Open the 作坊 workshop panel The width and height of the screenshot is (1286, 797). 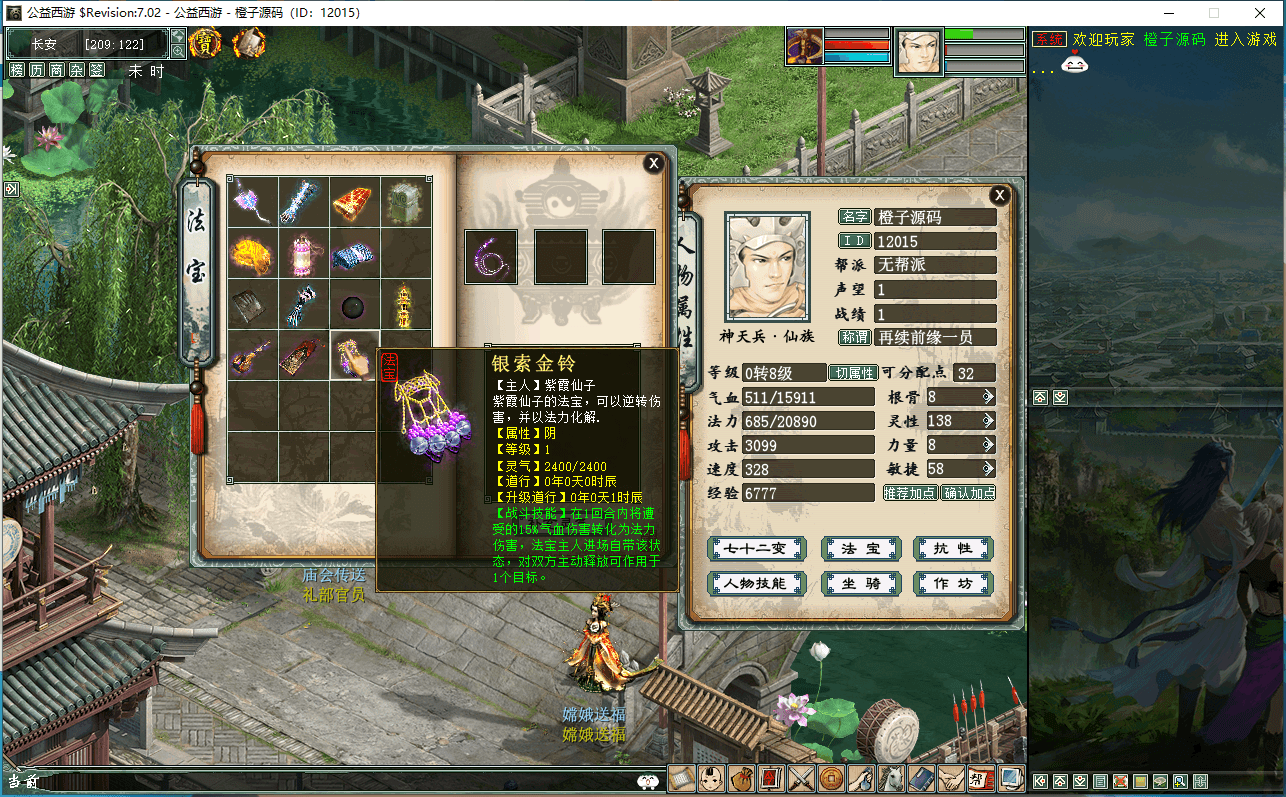pos(952,583)
